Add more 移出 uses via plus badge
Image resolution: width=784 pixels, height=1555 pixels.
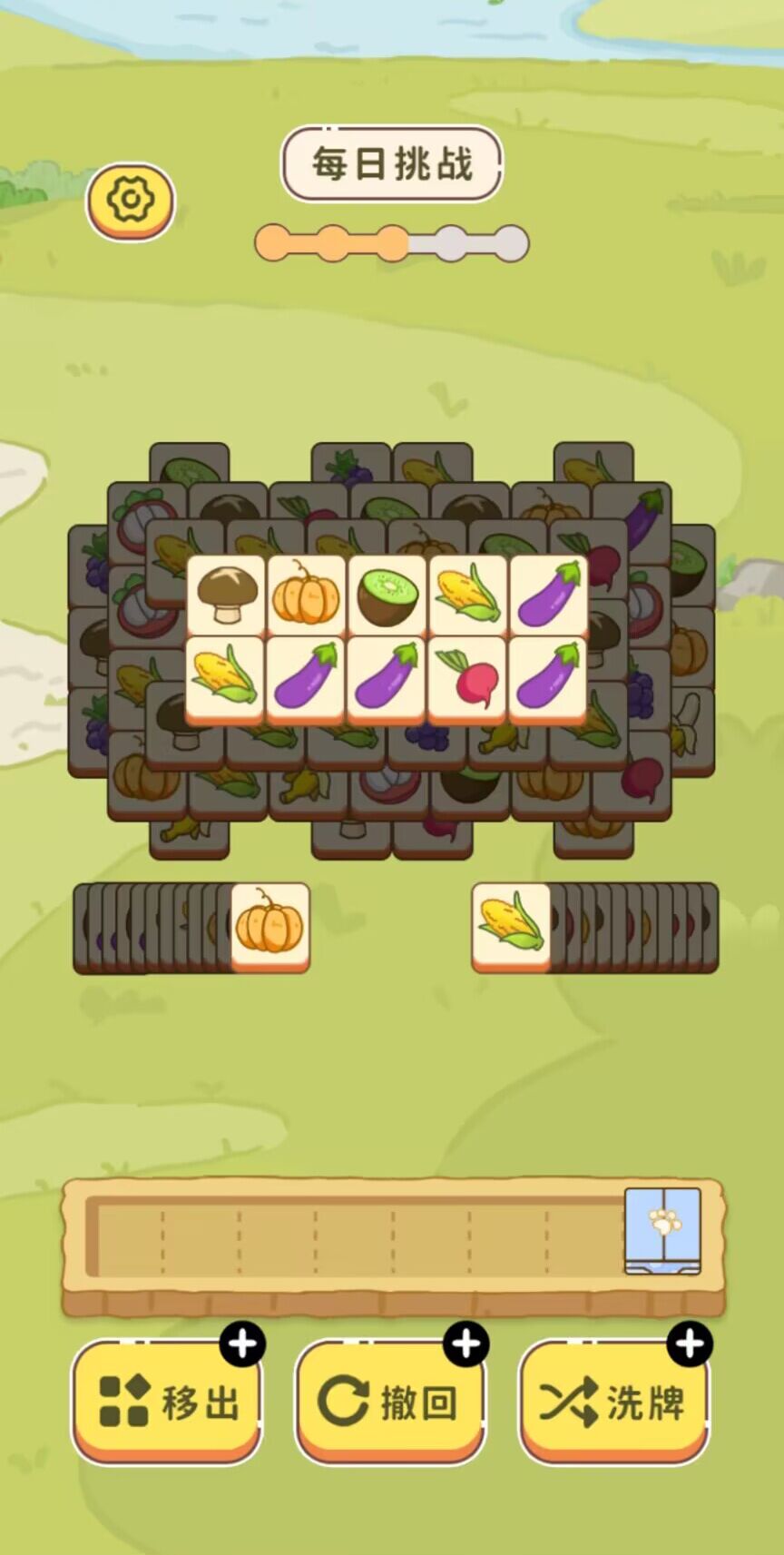click(242, 1344)
